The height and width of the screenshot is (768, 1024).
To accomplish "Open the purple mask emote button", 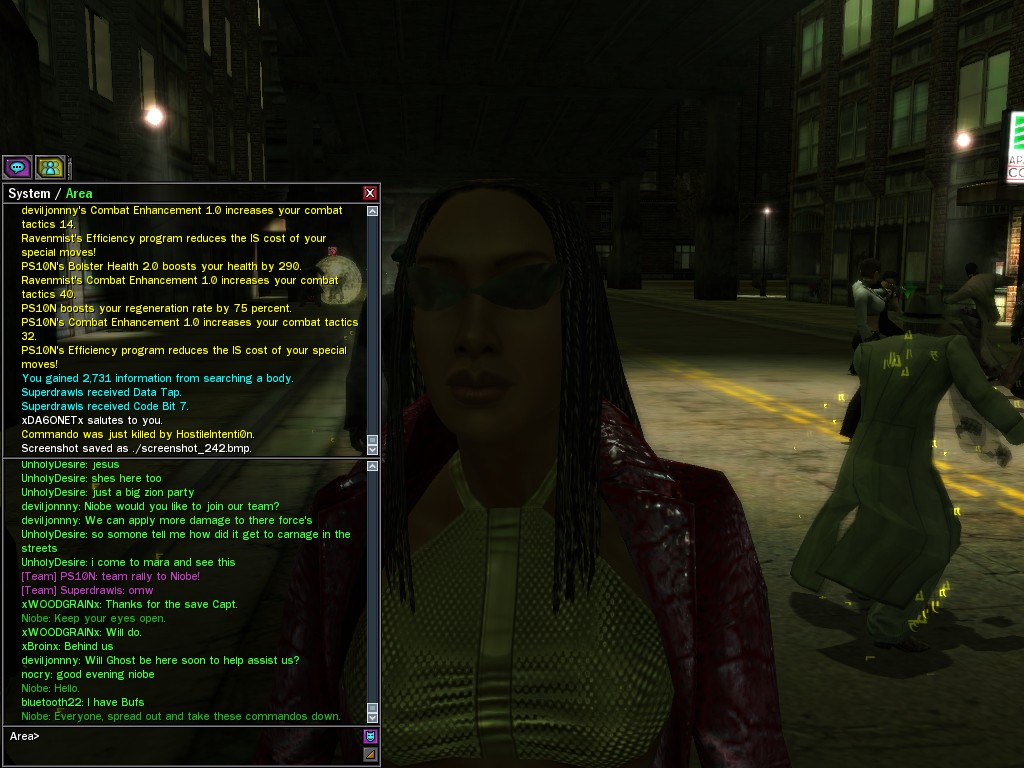I will 370,737.
